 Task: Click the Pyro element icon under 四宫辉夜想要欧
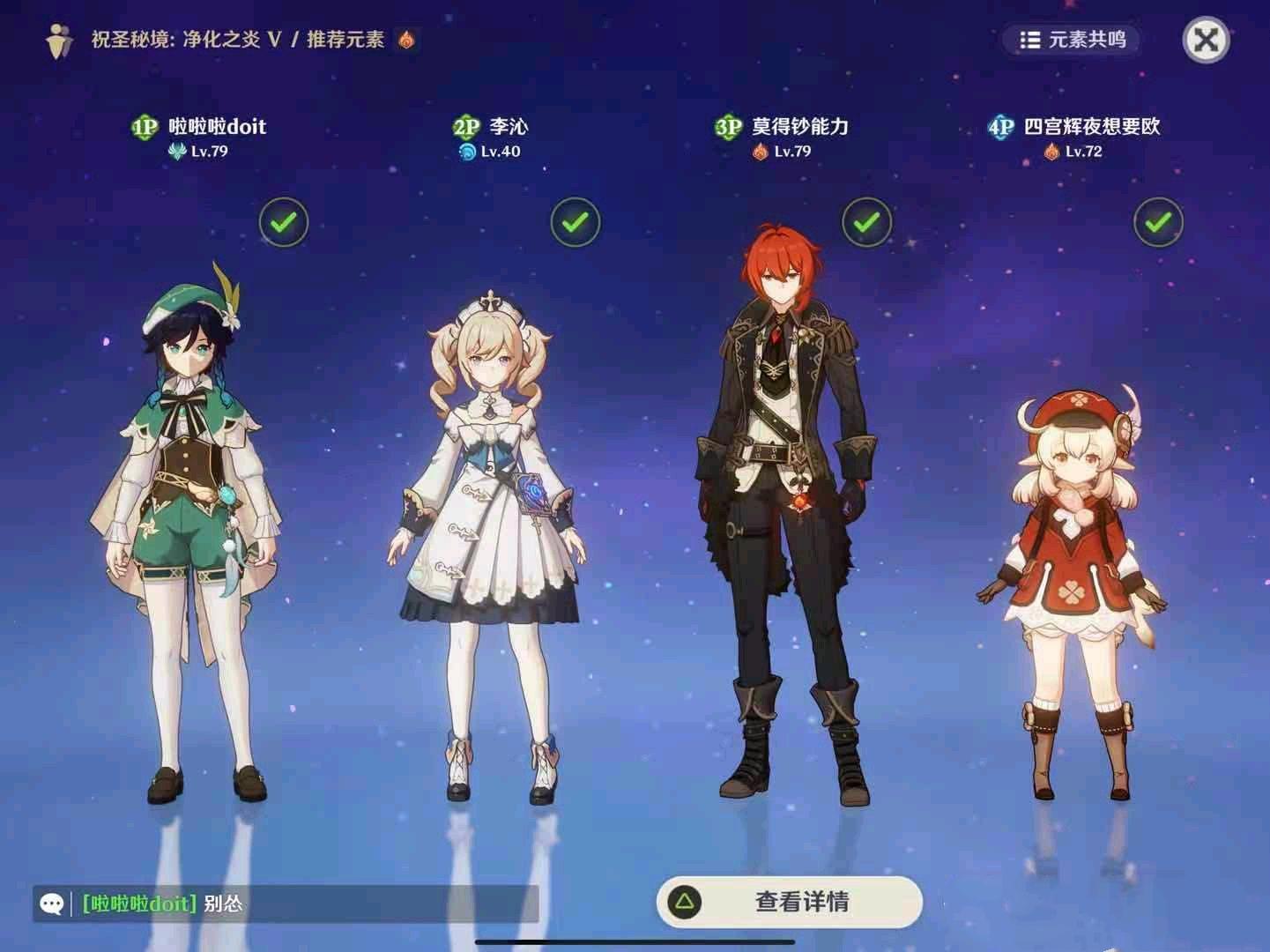[x=1050, y=151]
